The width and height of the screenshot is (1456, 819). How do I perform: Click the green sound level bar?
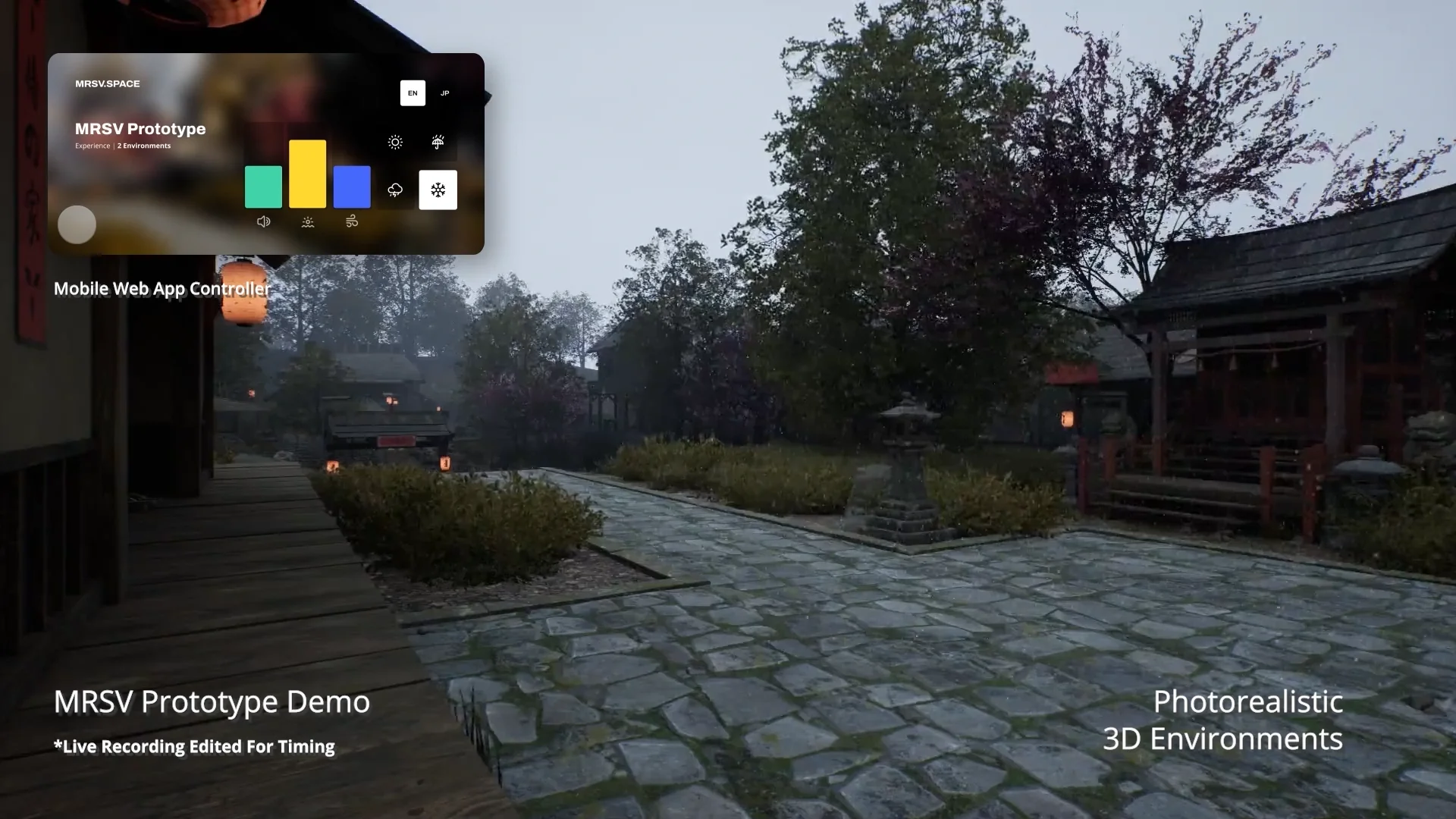263,187
